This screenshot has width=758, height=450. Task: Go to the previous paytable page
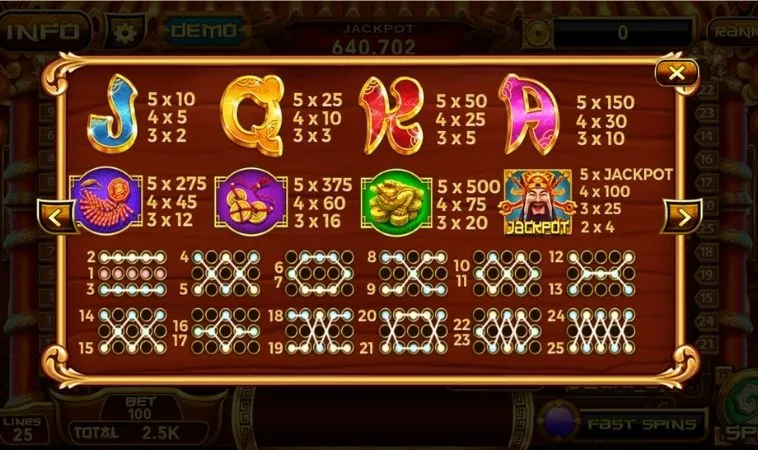(57, 215)
